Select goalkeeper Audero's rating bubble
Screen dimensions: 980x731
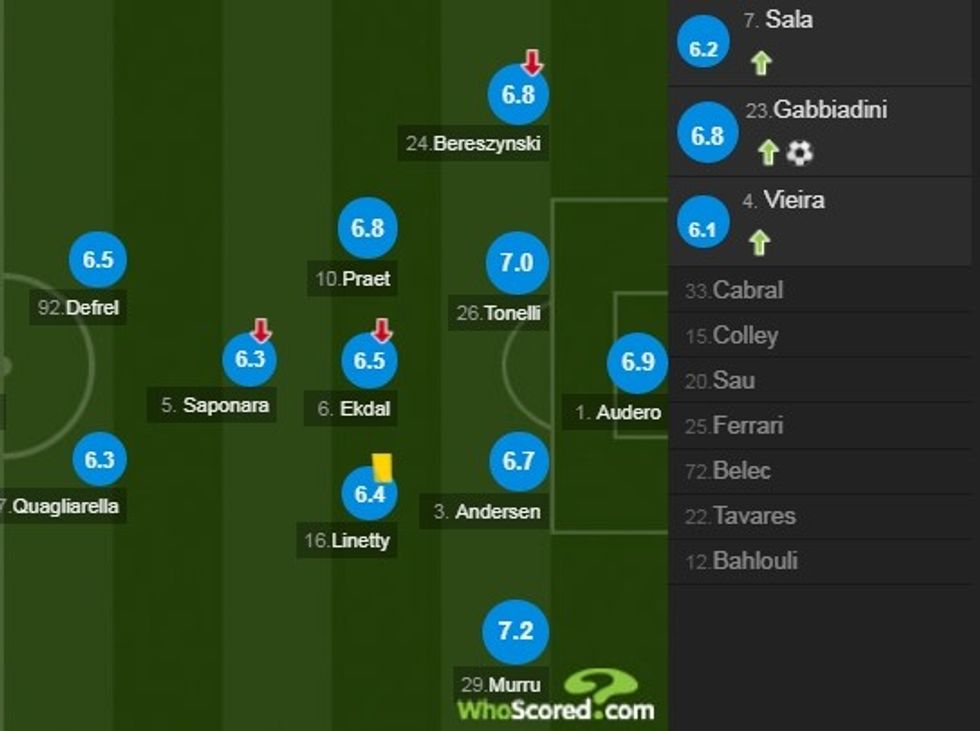[x=637, y=362]
